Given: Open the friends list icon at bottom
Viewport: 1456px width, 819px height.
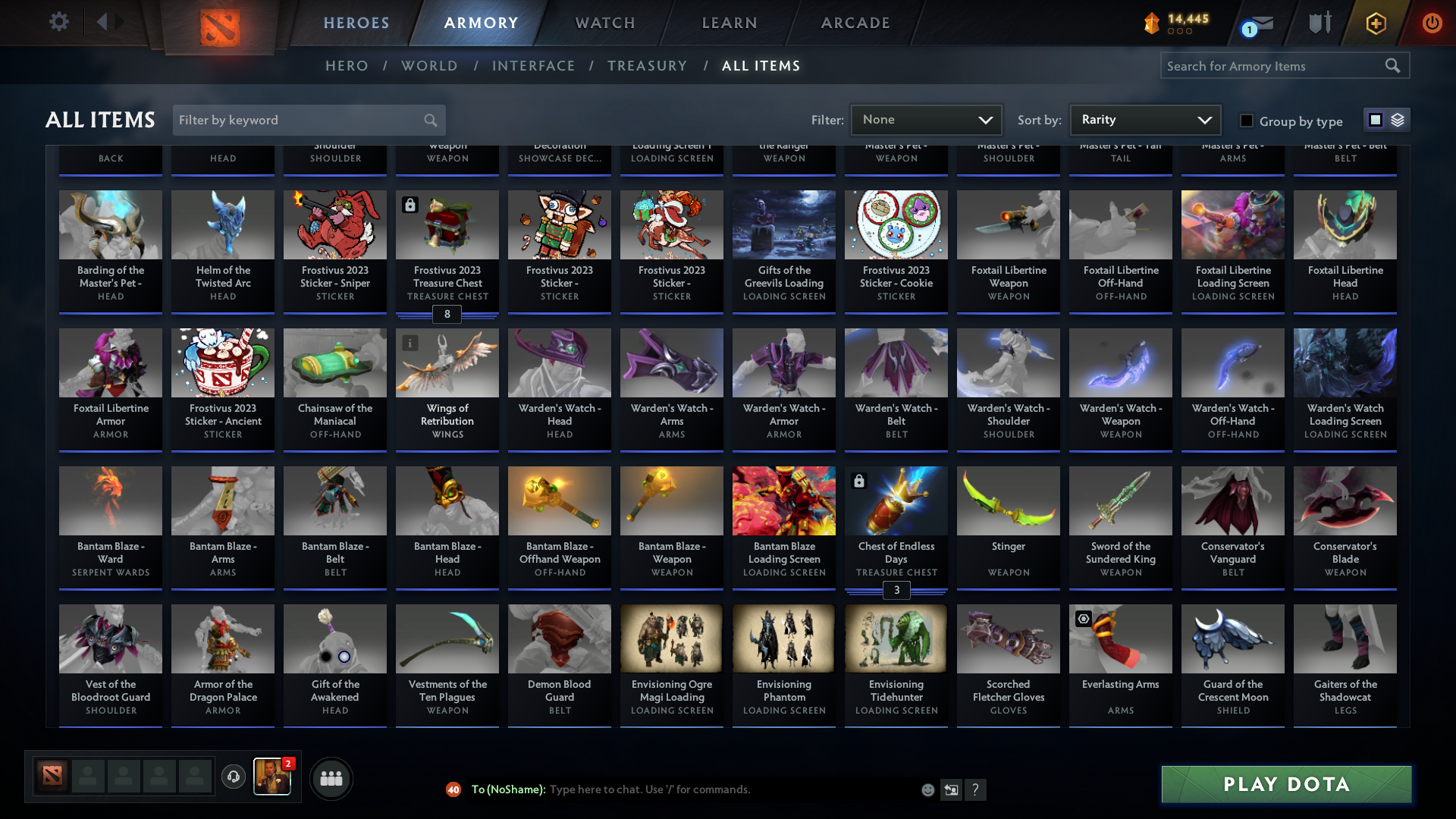Looking at the screenshot, I should tap(331, 778).
